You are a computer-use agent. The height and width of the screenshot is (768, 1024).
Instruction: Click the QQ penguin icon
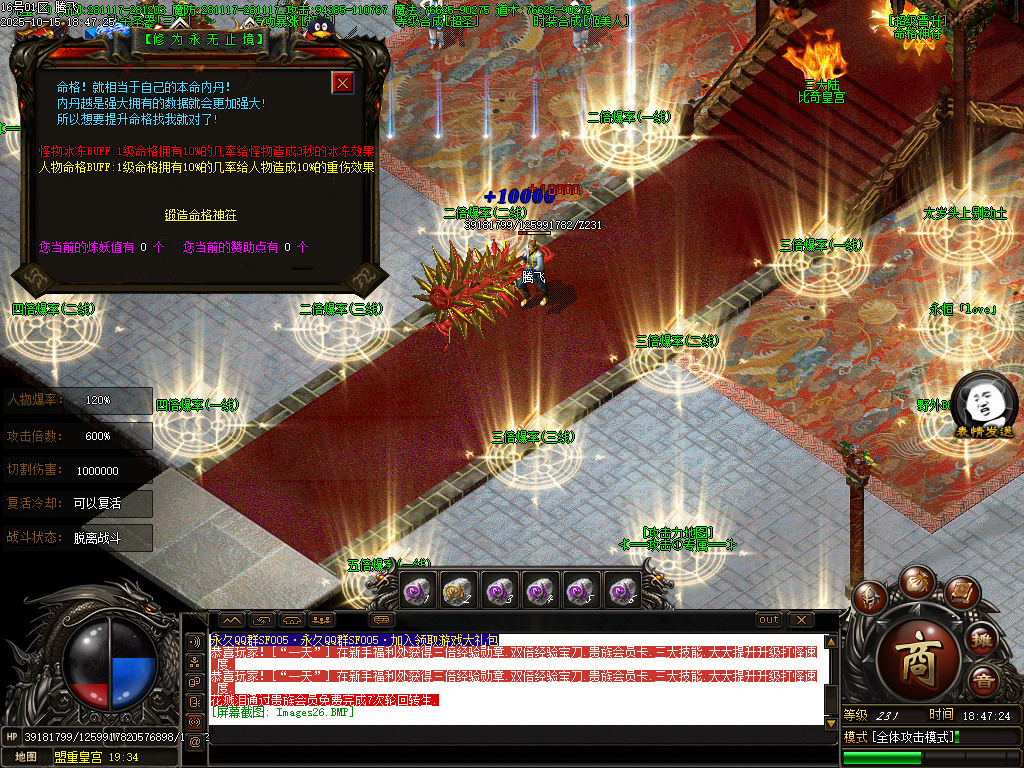point(320,28)
